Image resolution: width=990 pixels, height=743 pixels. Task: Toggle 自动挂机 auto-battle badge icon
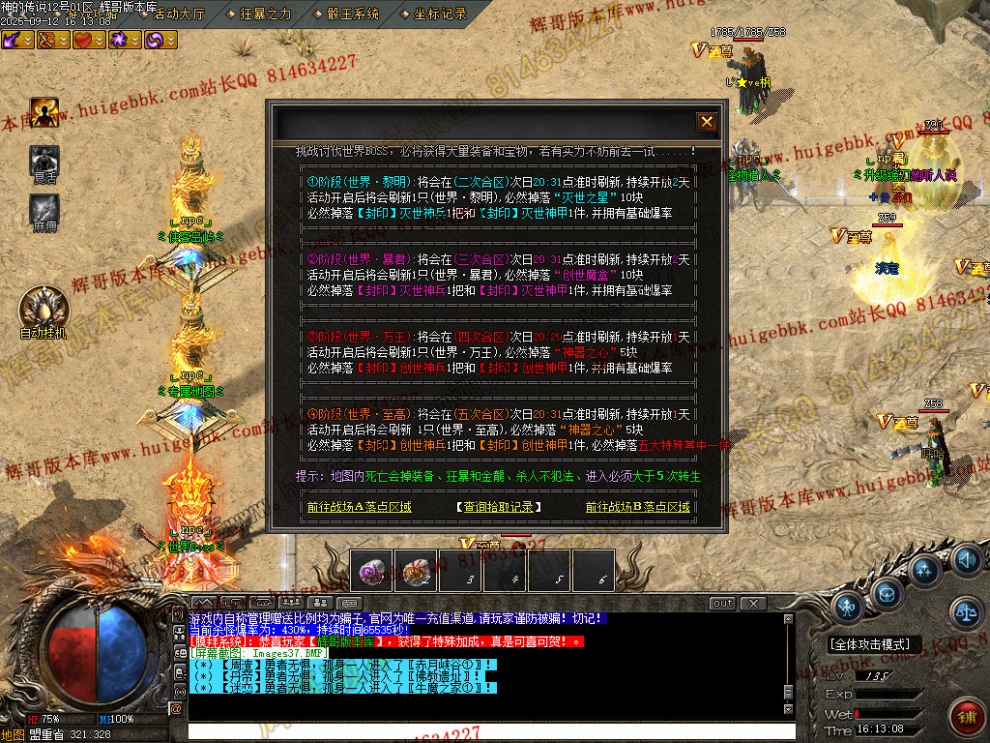click(43, 307)
